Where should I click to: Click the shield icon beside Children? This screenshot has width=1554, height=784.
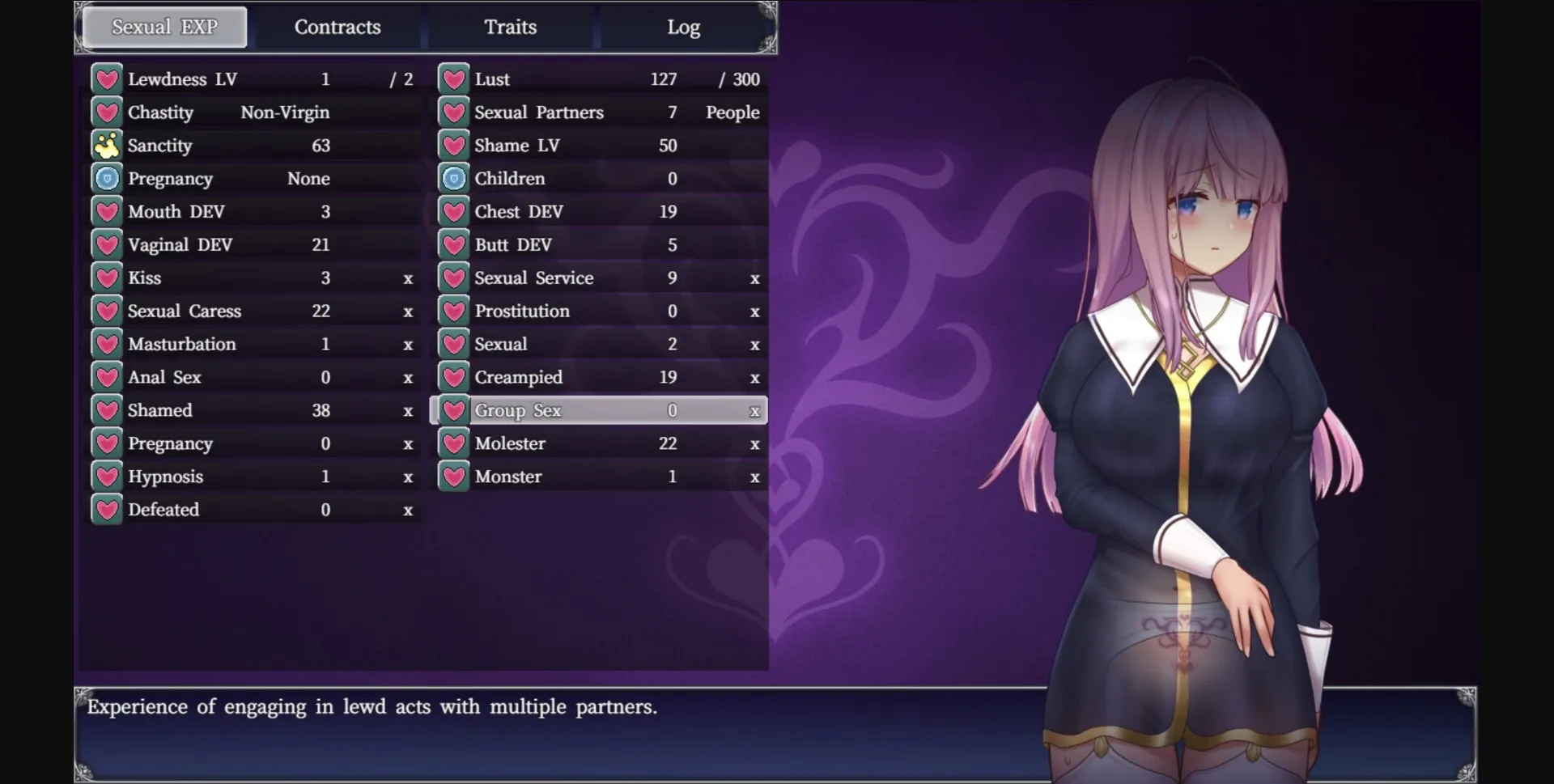tap(454, 178)
